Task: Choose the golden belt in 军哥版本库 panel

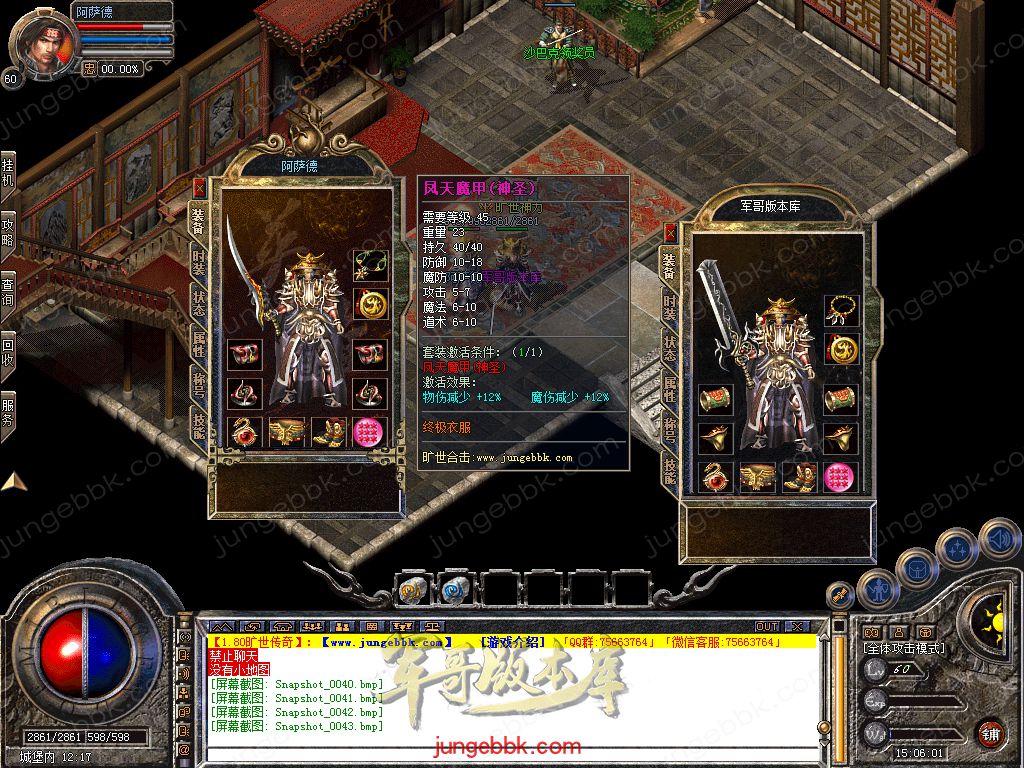Action: point(757,477)
